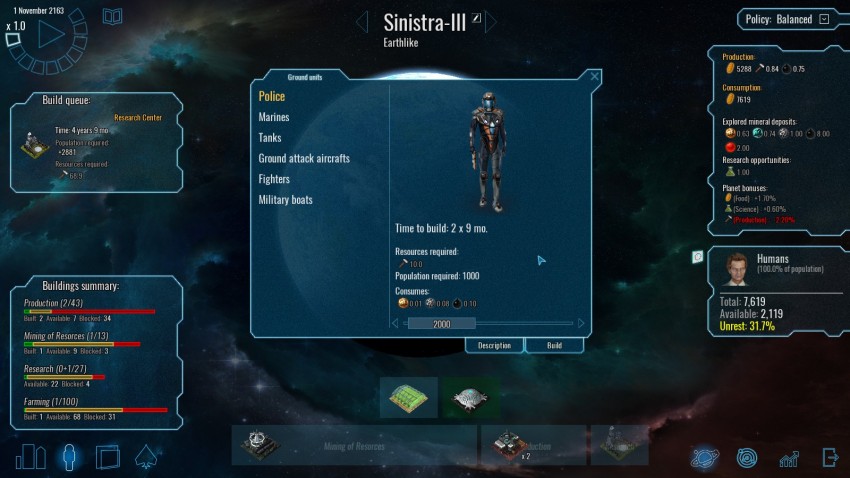850x478 pixels.
Task: Choose the Fighters unit option
Action: click(x=274, y=179)
